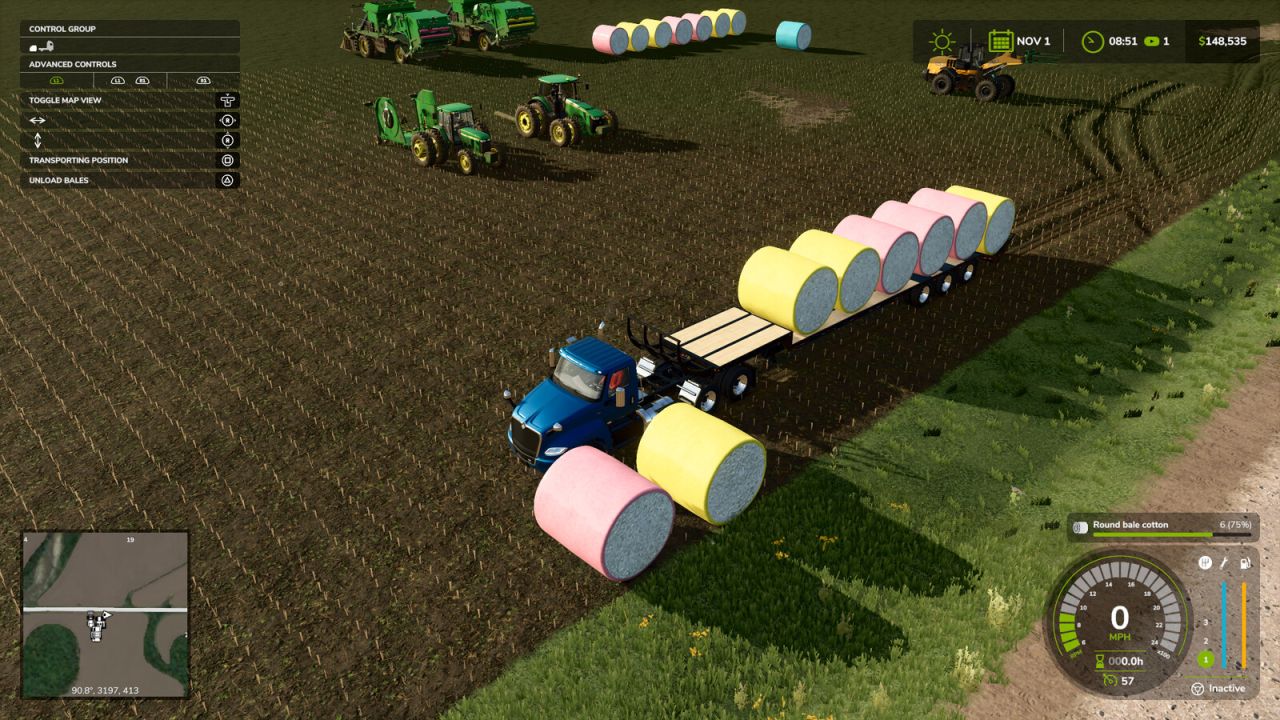
Task: Click the round bale cotton icon
Action: coord(1080,527)
